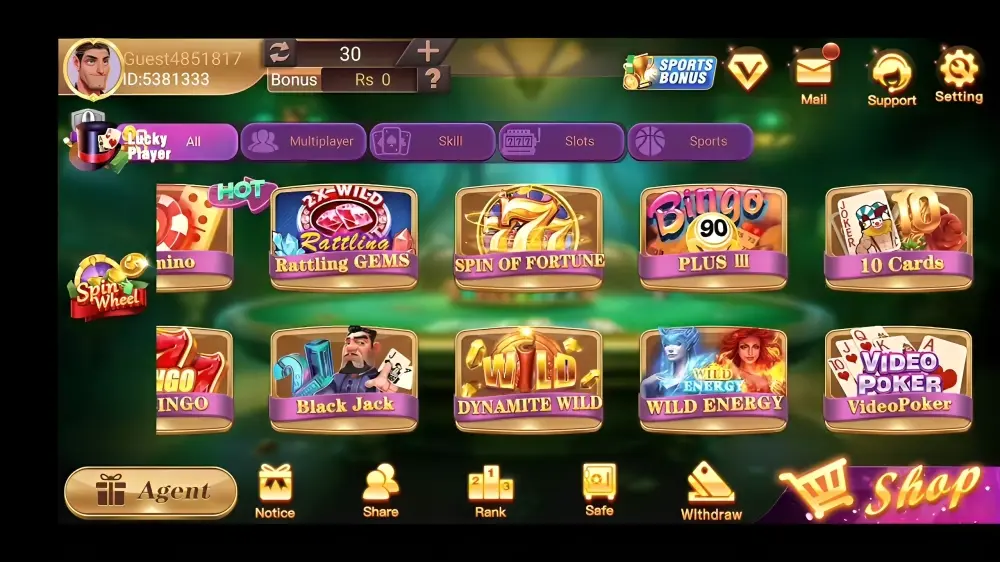Start the Black Jack game

pyautogui.click(x=343, y=379)
